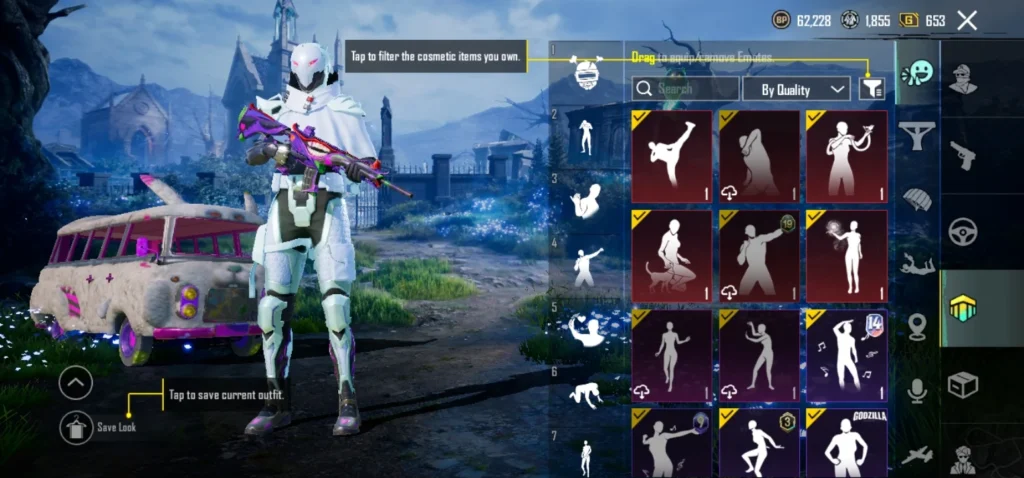This screenshot has height=478, width=1024.
Task: Switch to the parachute category
Action: 916,199
